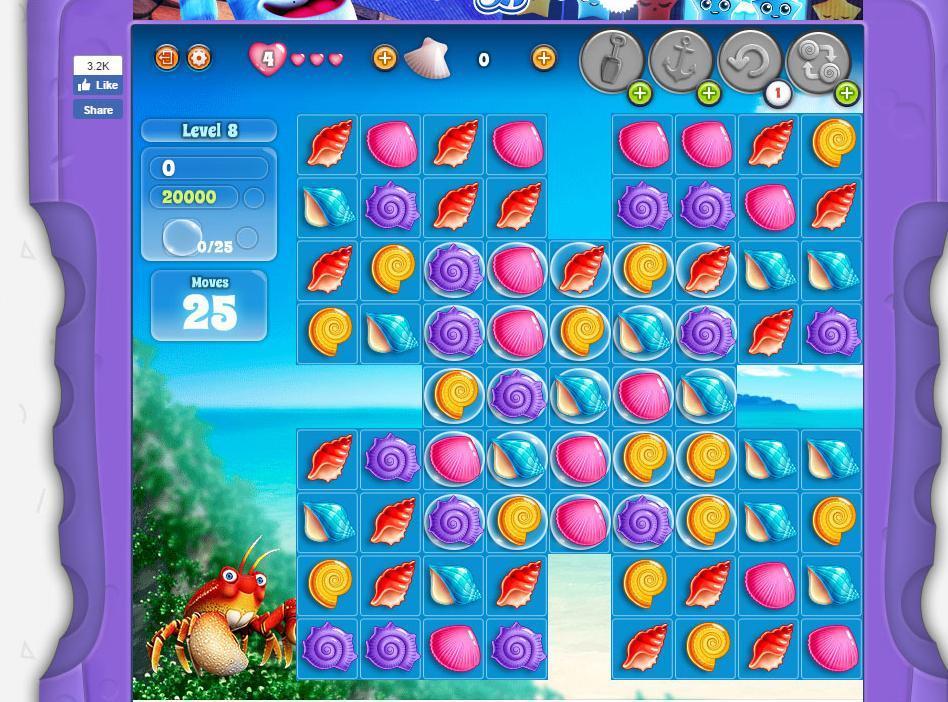Screen dimensions: 948x702
Task: Exit the level with the orange exit icon
Action: click(166, 58)
